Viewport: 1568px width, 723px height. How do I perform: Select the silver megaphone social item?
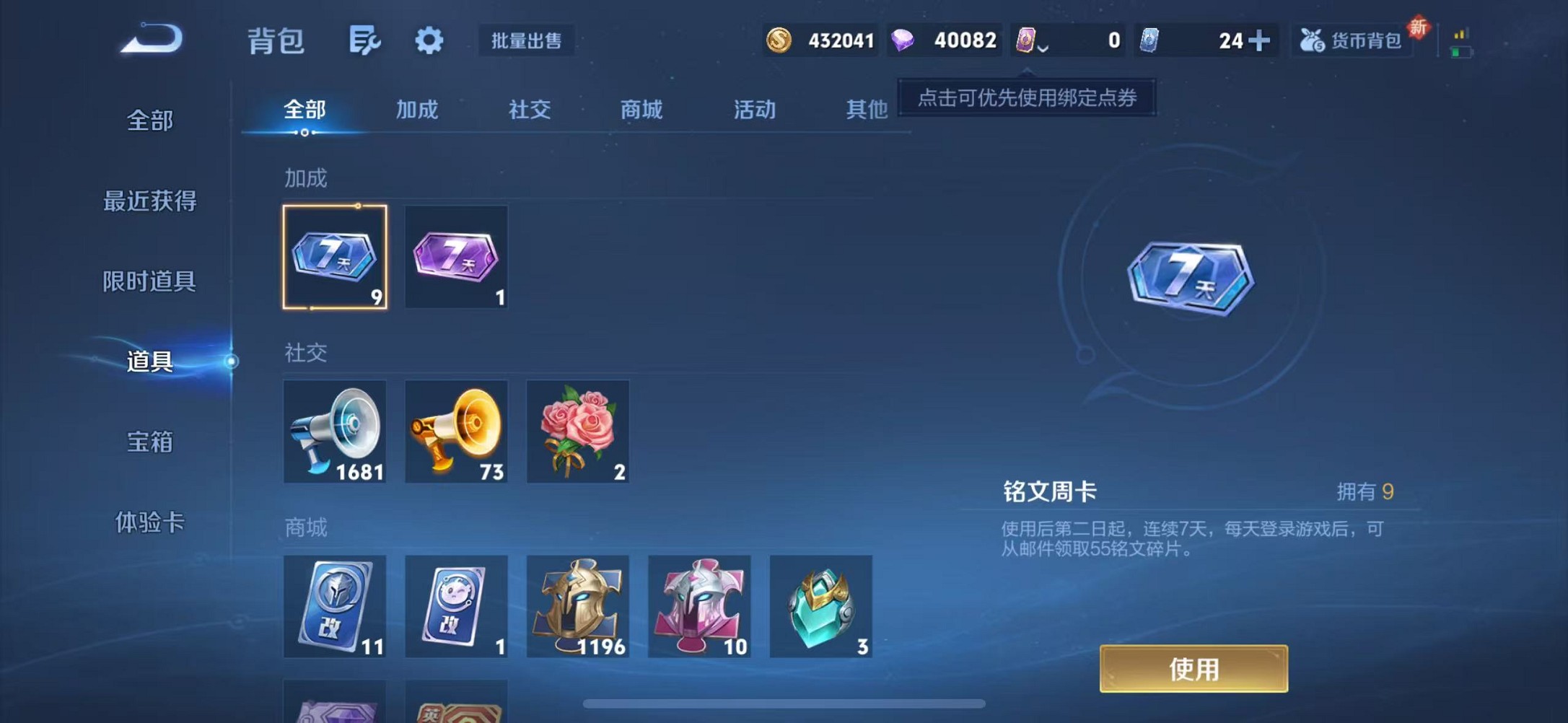point(335,431)
